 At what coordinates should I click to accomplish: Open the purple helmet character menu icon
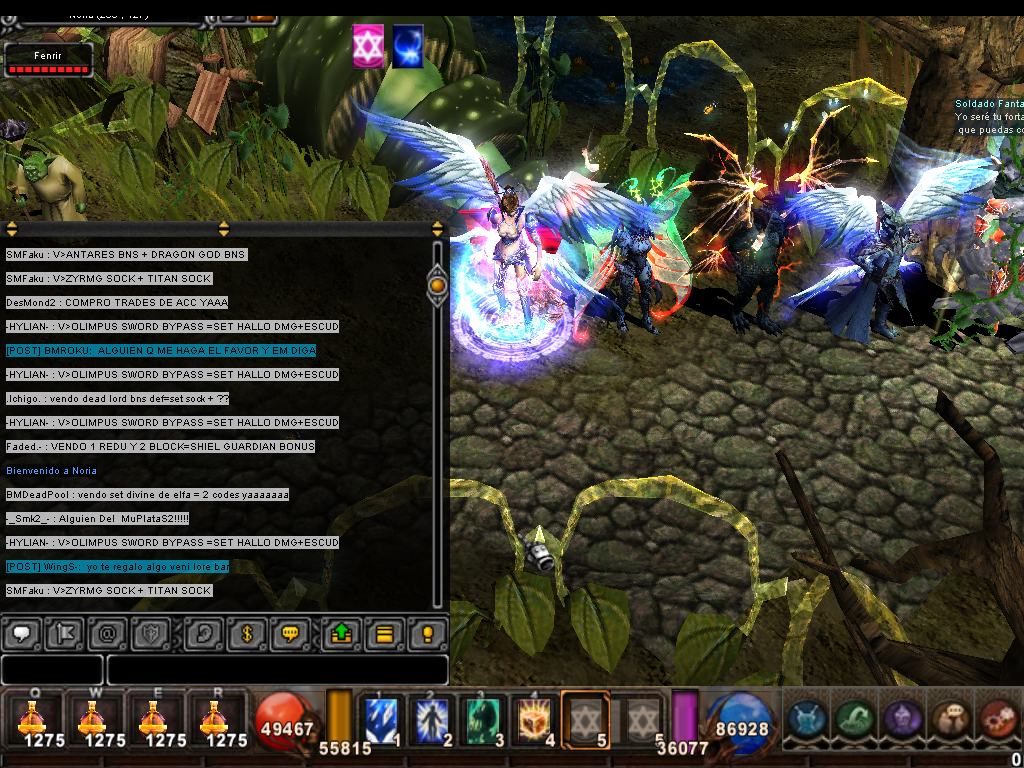click(903, 719)
